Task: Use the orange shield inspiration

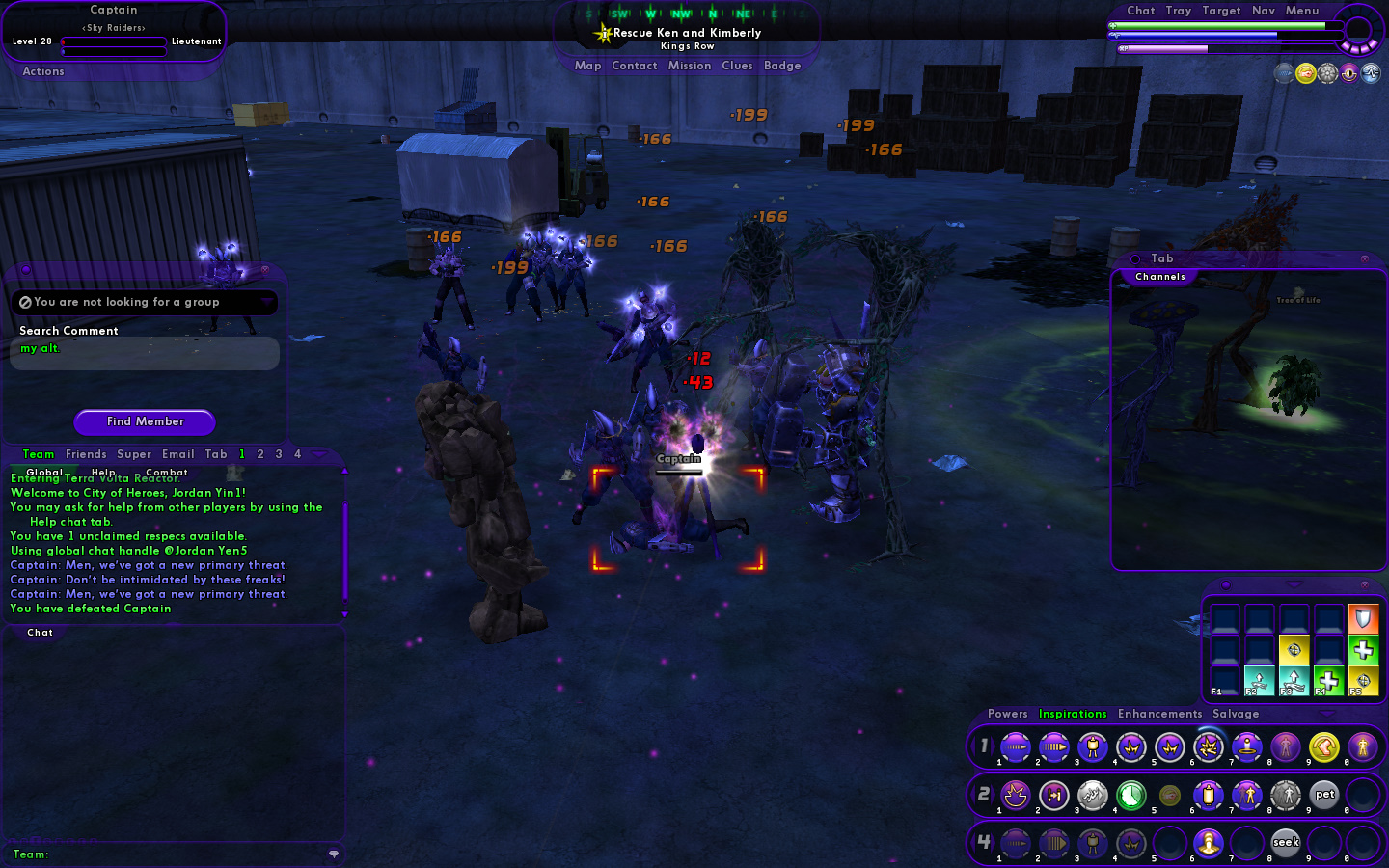Action: pos(1363,618)
